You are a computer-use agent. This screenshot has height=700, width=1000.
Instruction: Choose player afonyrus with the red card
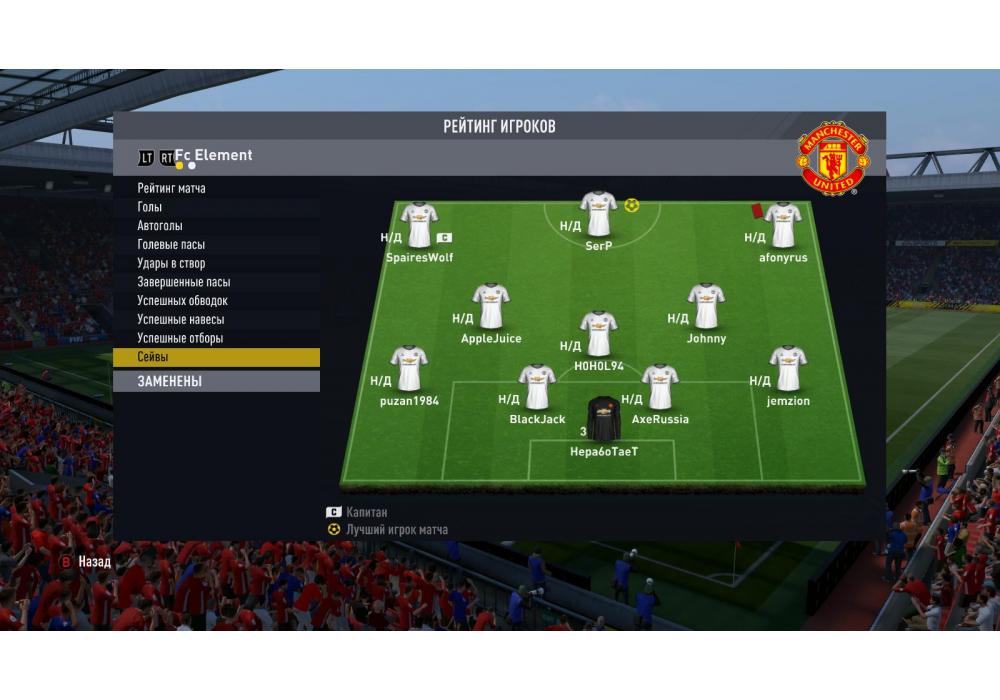[x=782, y=225]
